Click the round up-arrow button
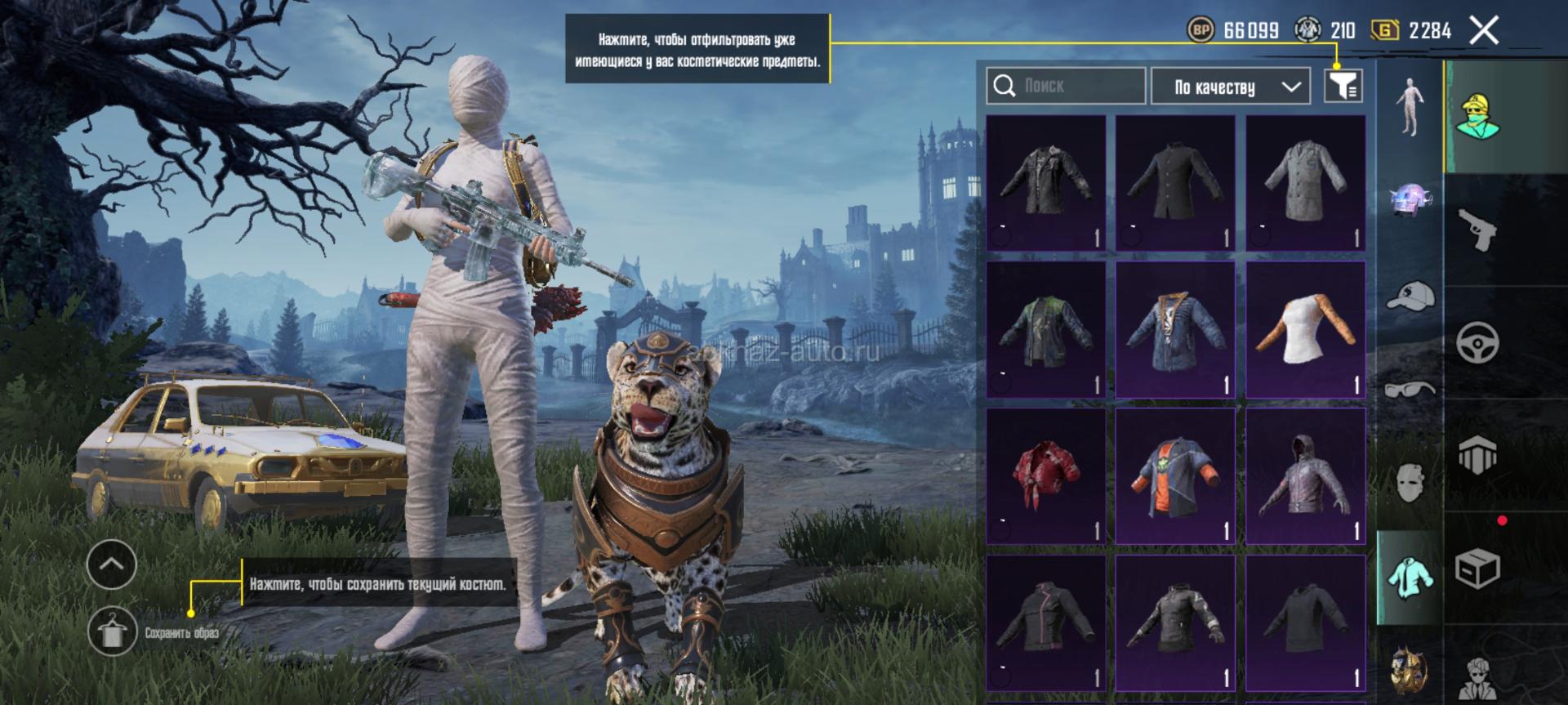 112,564
